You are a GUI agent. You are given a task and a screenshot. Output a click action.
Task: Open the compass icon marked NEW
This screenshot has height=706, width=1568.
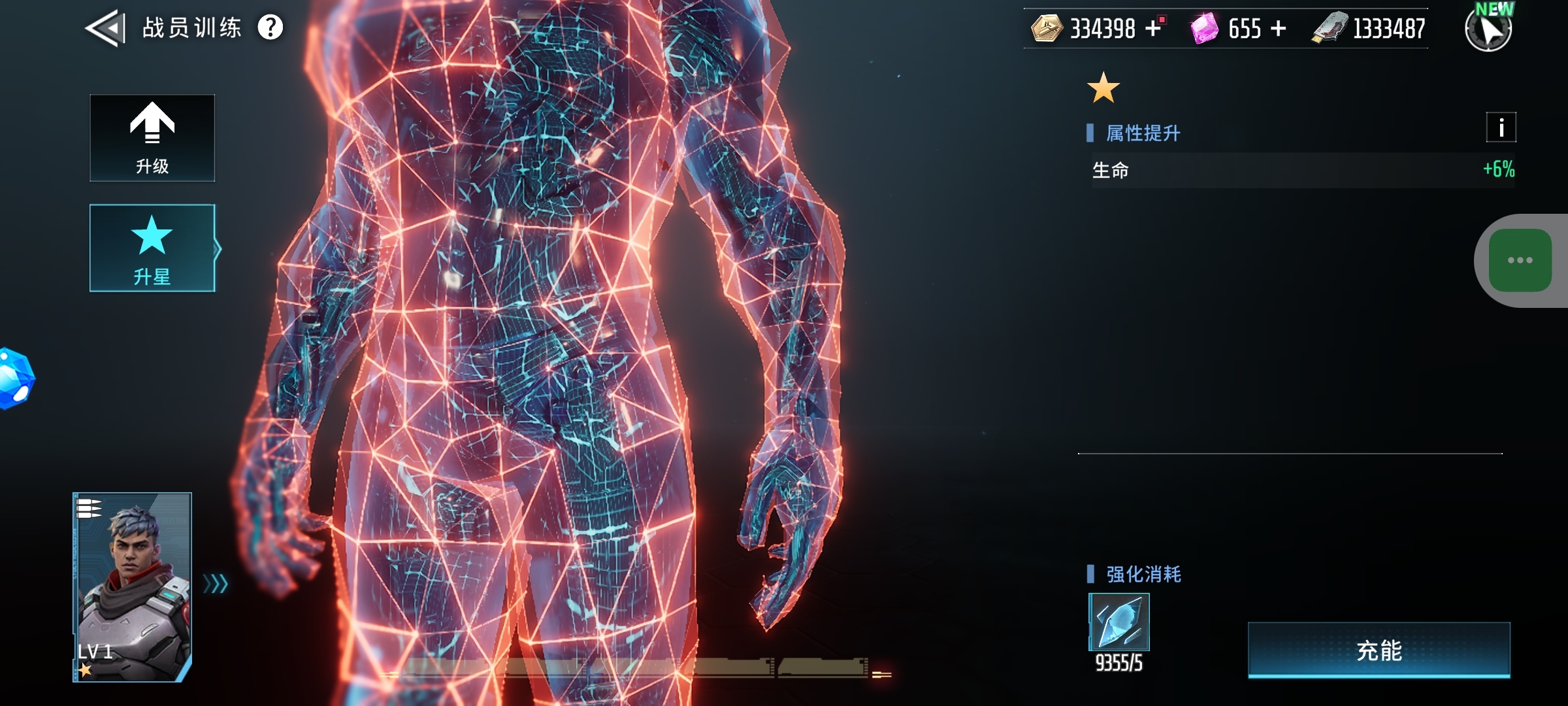click(1488, 29)
